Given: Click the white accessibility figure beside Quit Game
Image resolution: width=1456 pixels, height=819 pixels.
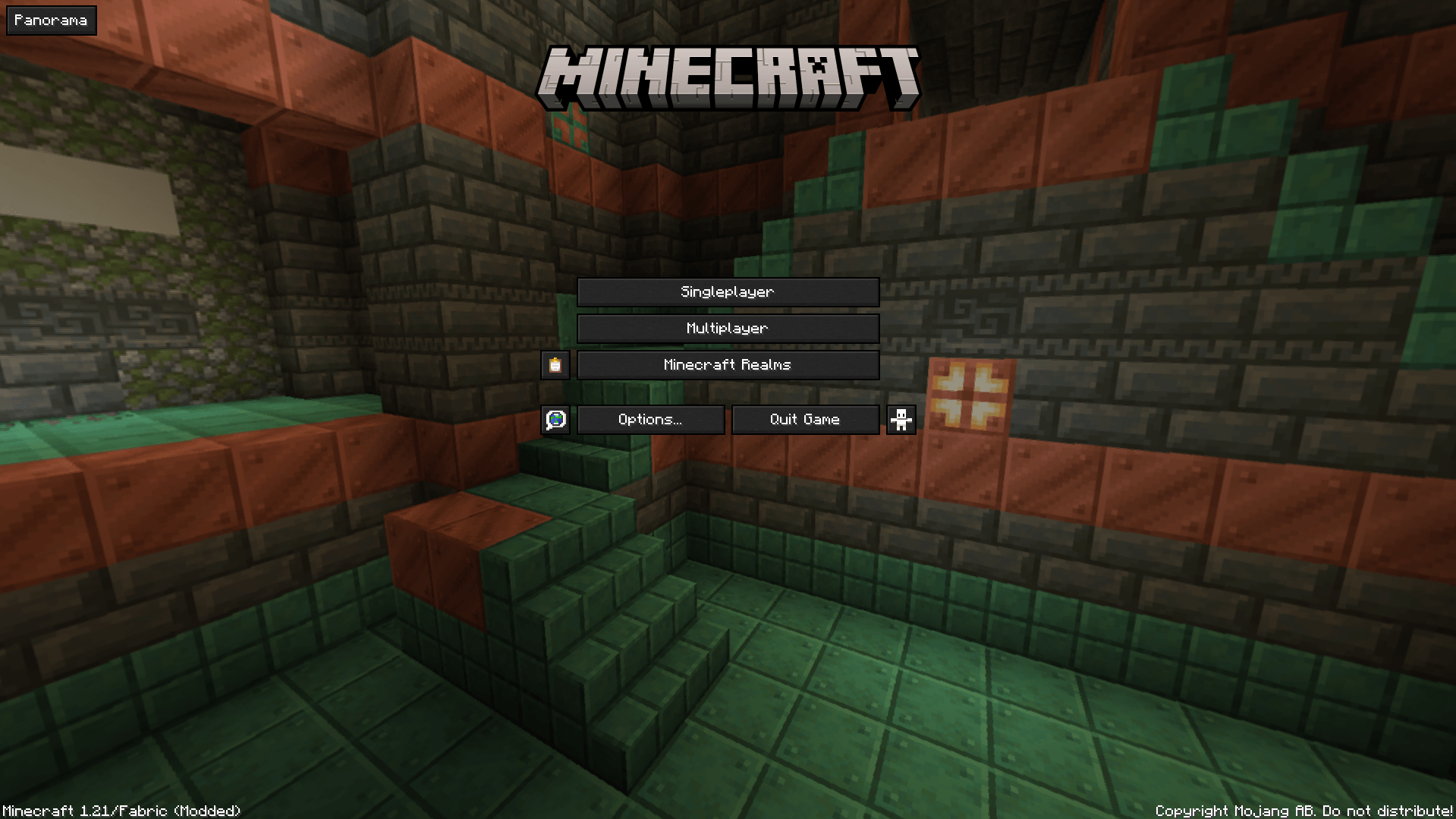Looking at the screenshot, I should (x=901, y=419).
